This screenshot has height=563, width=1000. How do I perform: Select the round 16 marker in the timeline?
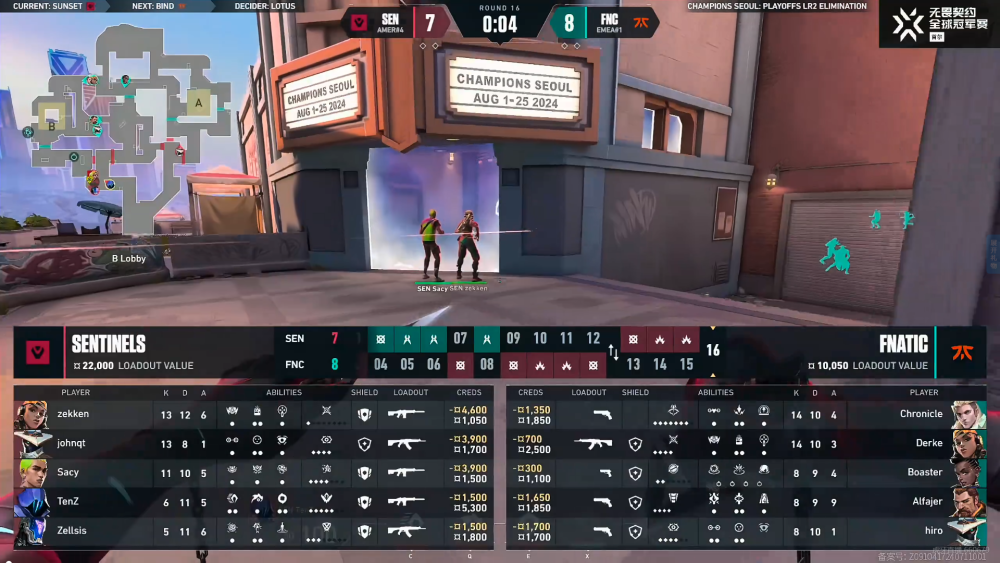tap(713, 351)
